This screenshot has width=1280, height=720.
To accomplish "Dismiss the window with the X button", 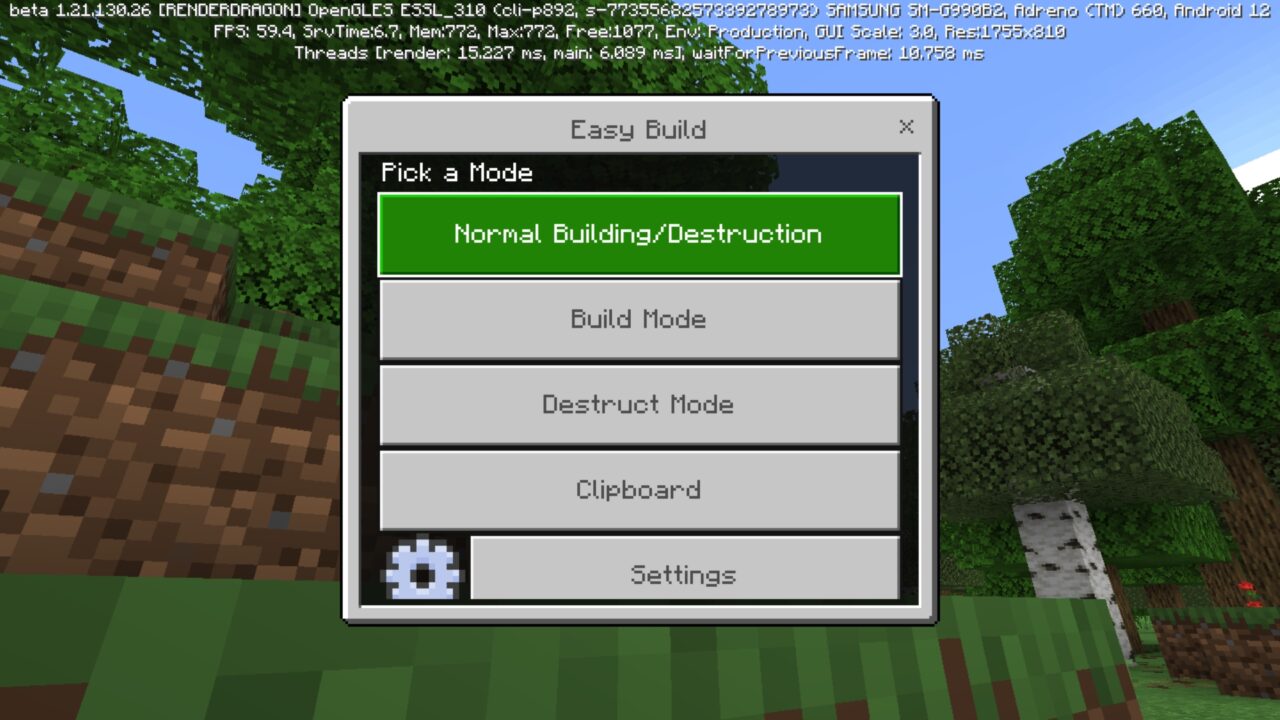I will click(x=906, y=127).
